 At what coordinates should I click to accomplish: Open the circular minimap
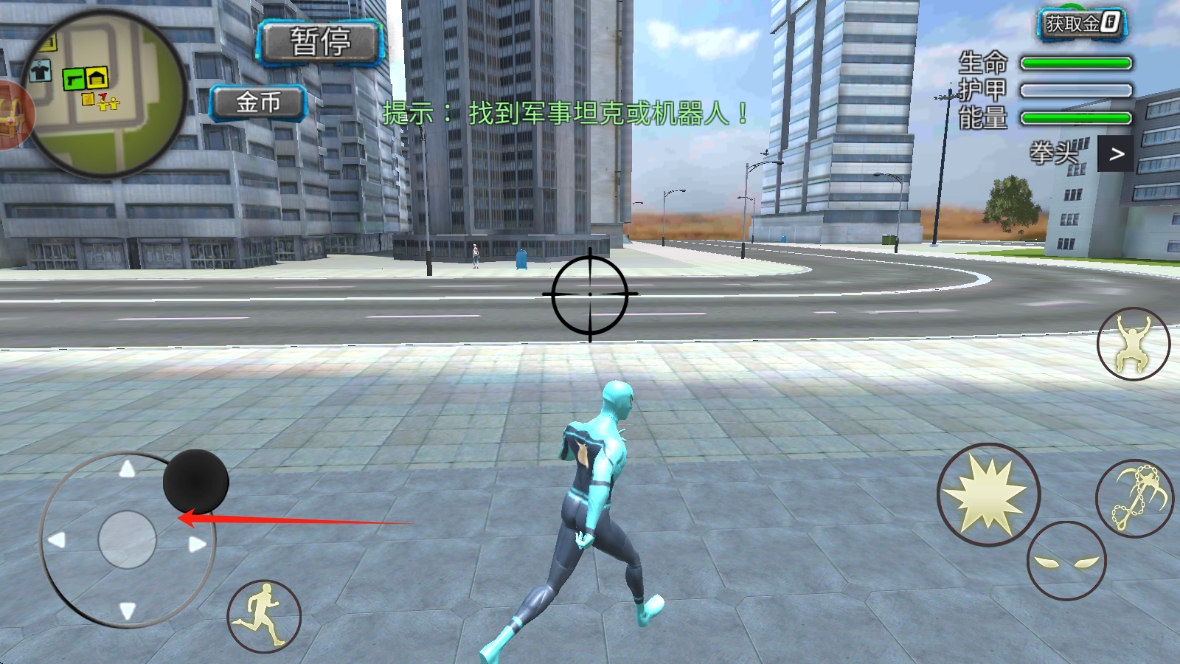[x=104, y=93]
